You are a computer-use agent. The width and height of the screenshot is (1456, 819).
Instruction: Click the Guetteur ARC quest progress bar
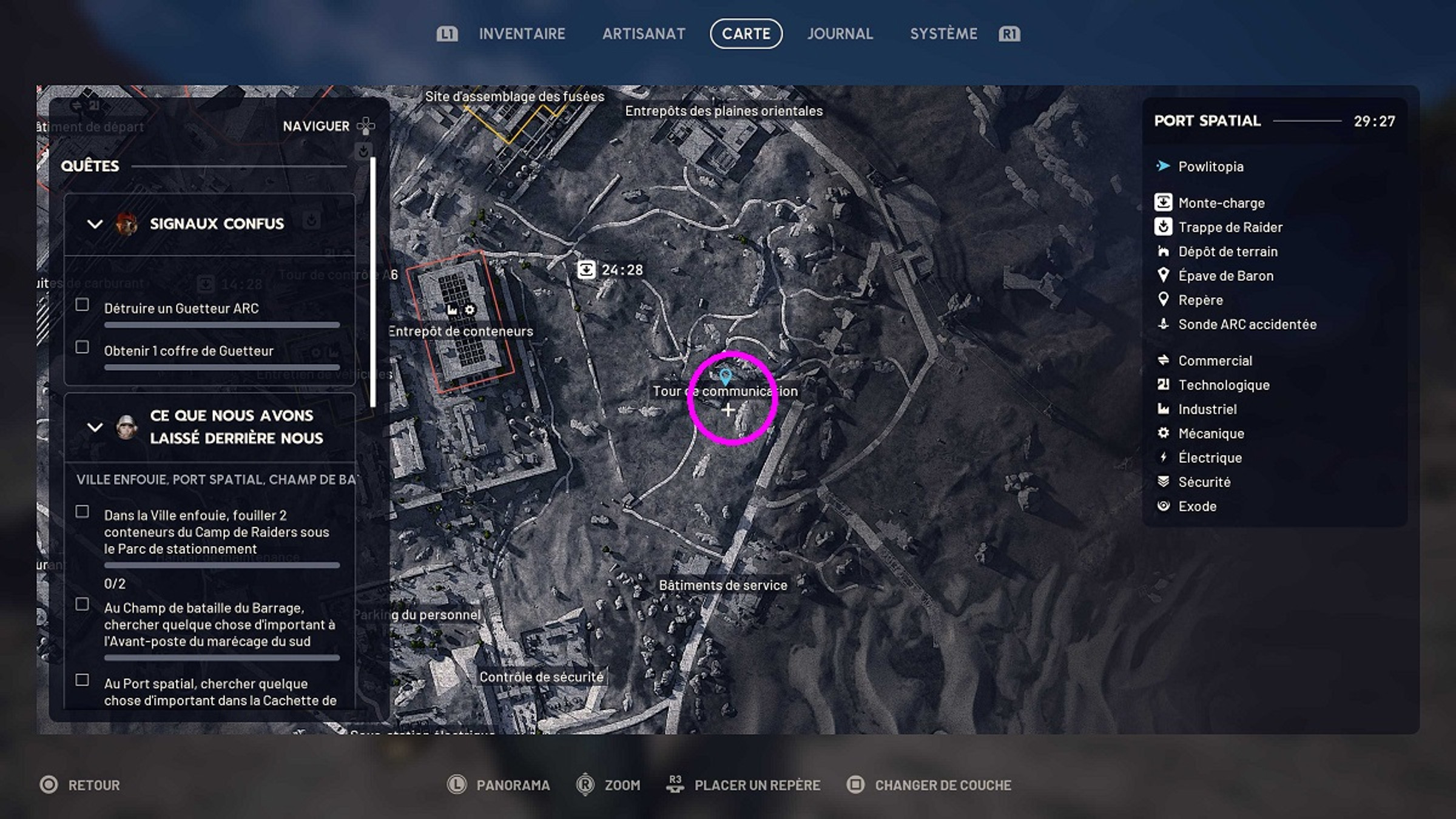tap(221, 323)
